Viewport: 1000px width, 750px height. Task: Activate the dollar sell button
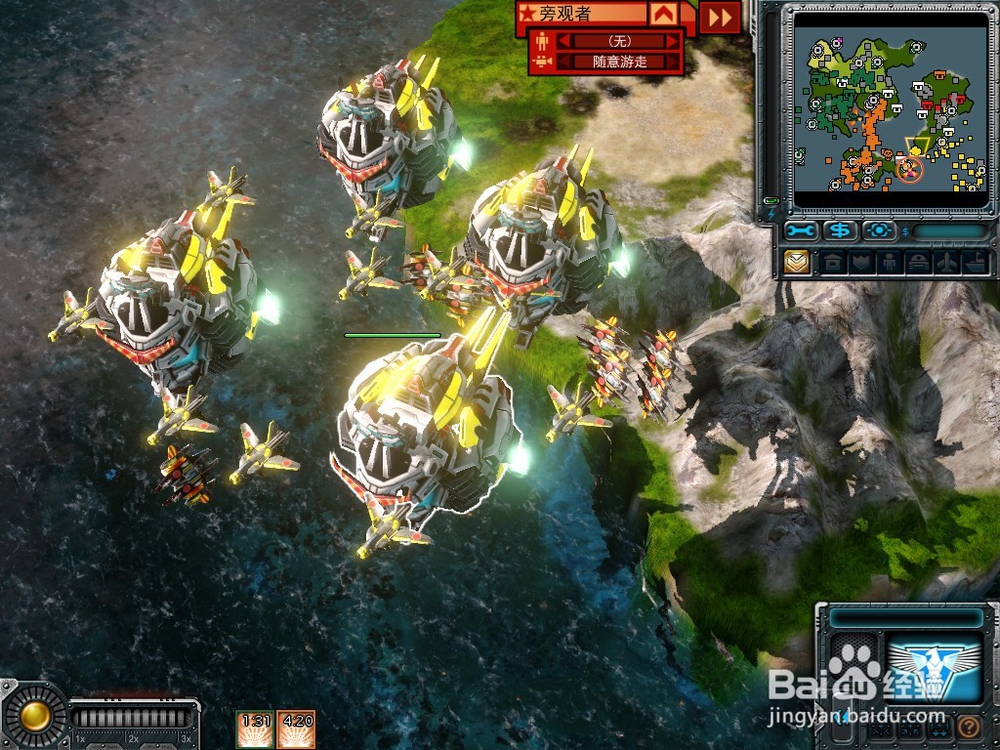(x=841, y=231)
